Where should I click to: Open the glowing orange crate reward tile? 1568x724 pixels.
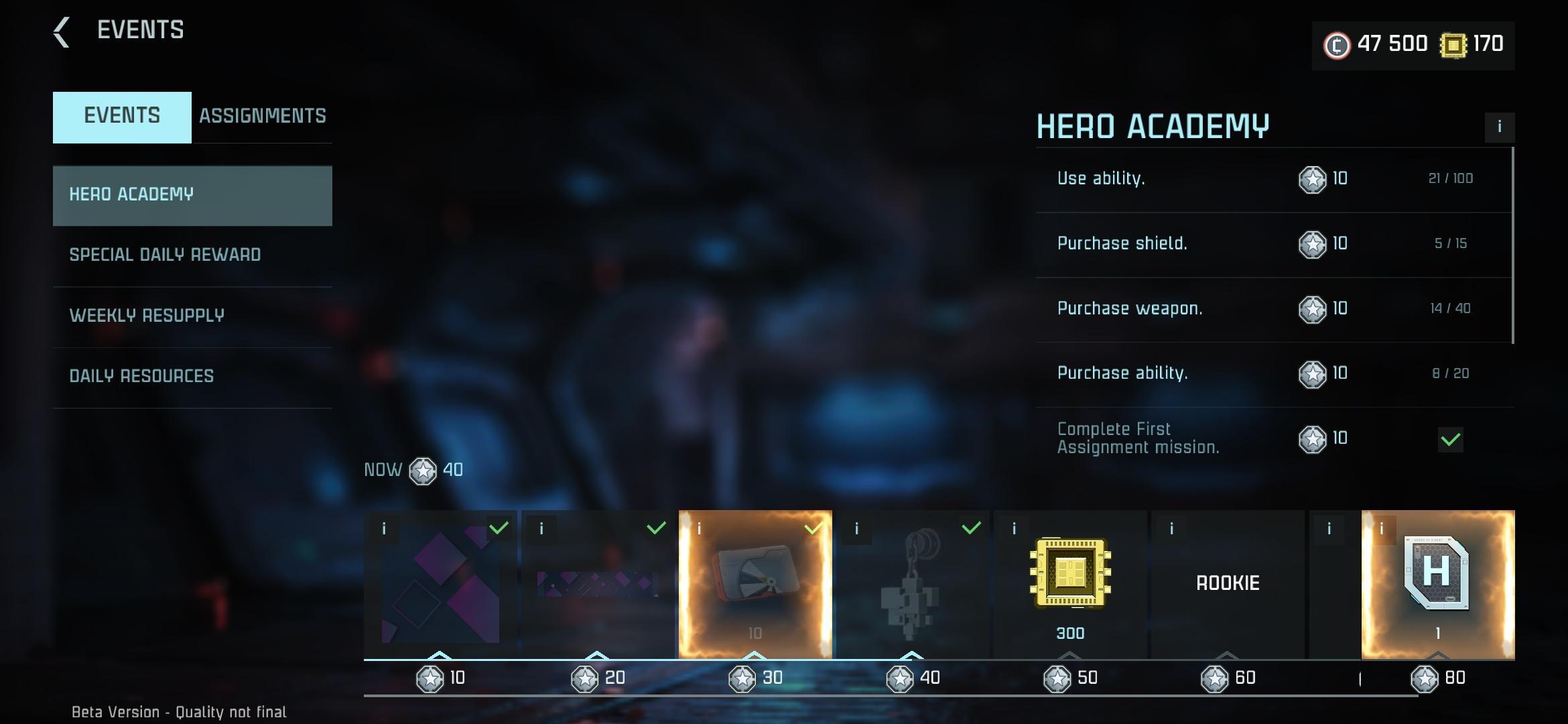pyautogui.click(x=755, y=583)
